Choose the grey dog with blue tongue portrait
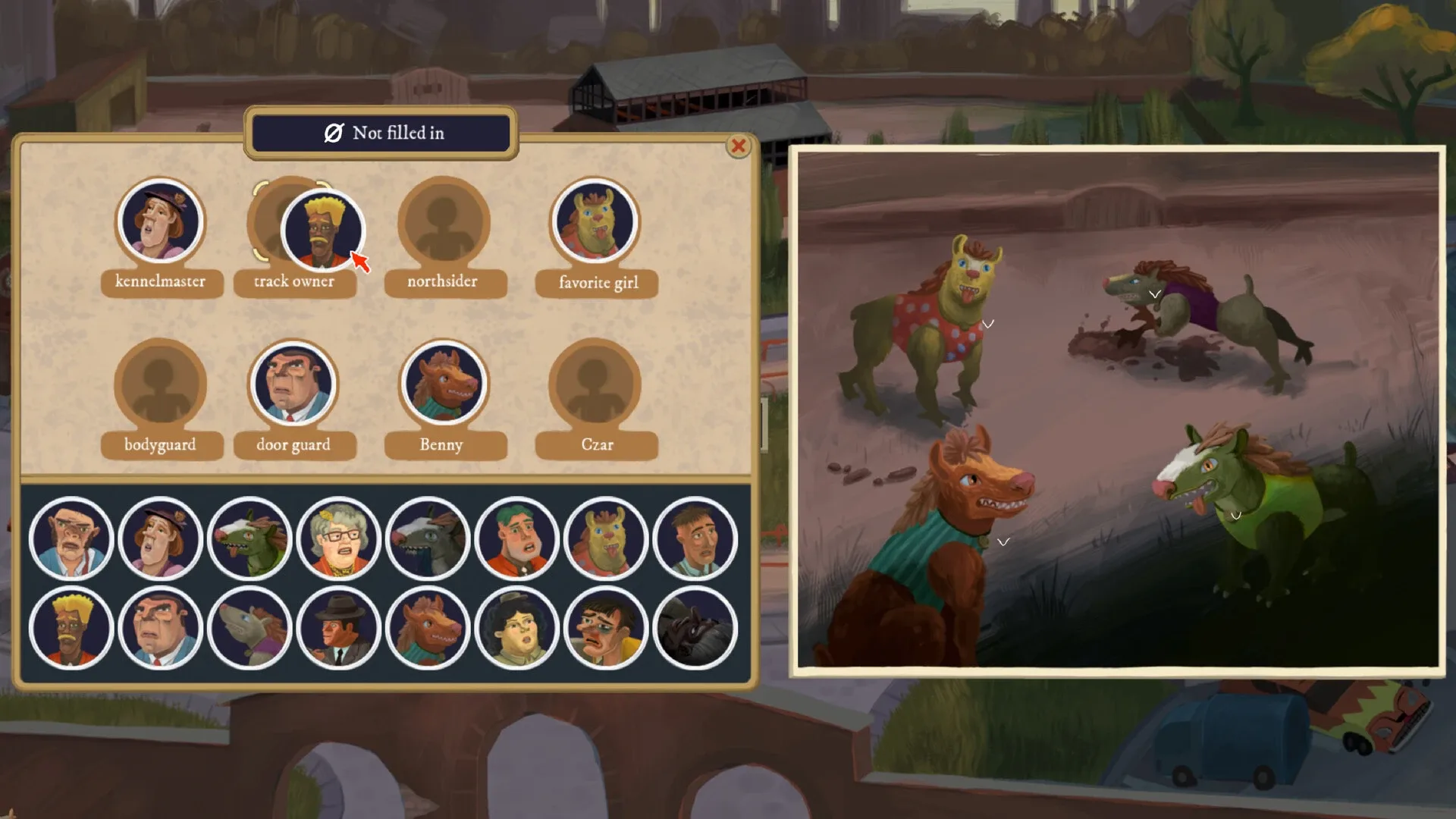This screenshot has width=1456, height=819. tap(428, 538)
